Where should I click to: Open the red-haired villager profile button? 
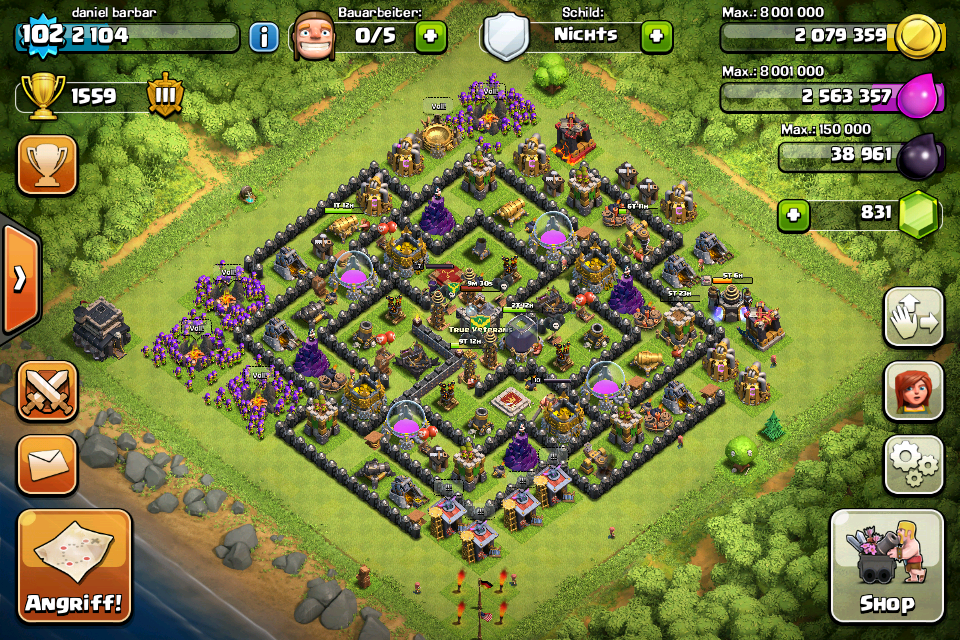[x=914, y=391]
